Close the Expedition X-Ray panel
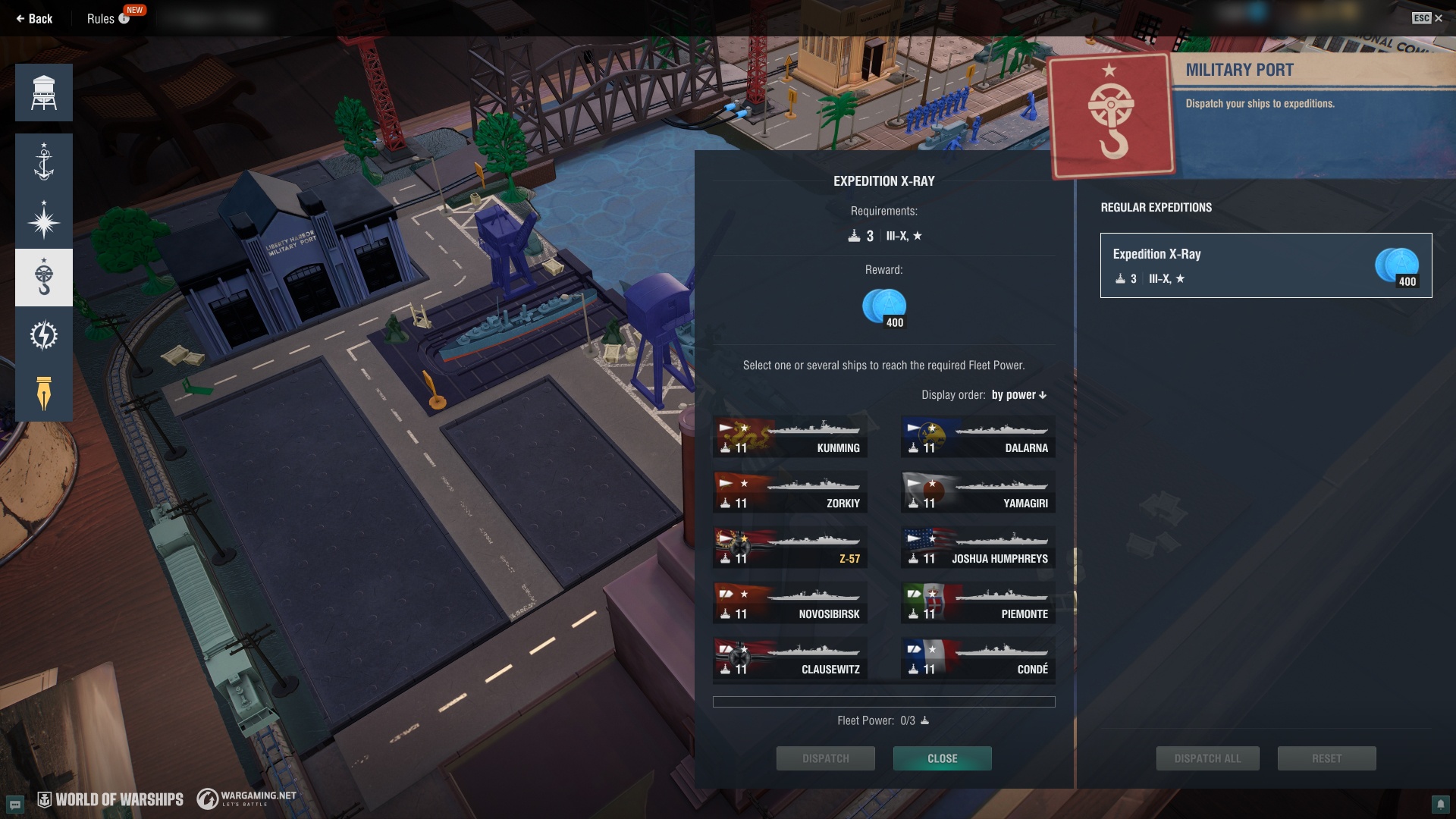Viewport: 1456px width, 819px height. [942, 758]
